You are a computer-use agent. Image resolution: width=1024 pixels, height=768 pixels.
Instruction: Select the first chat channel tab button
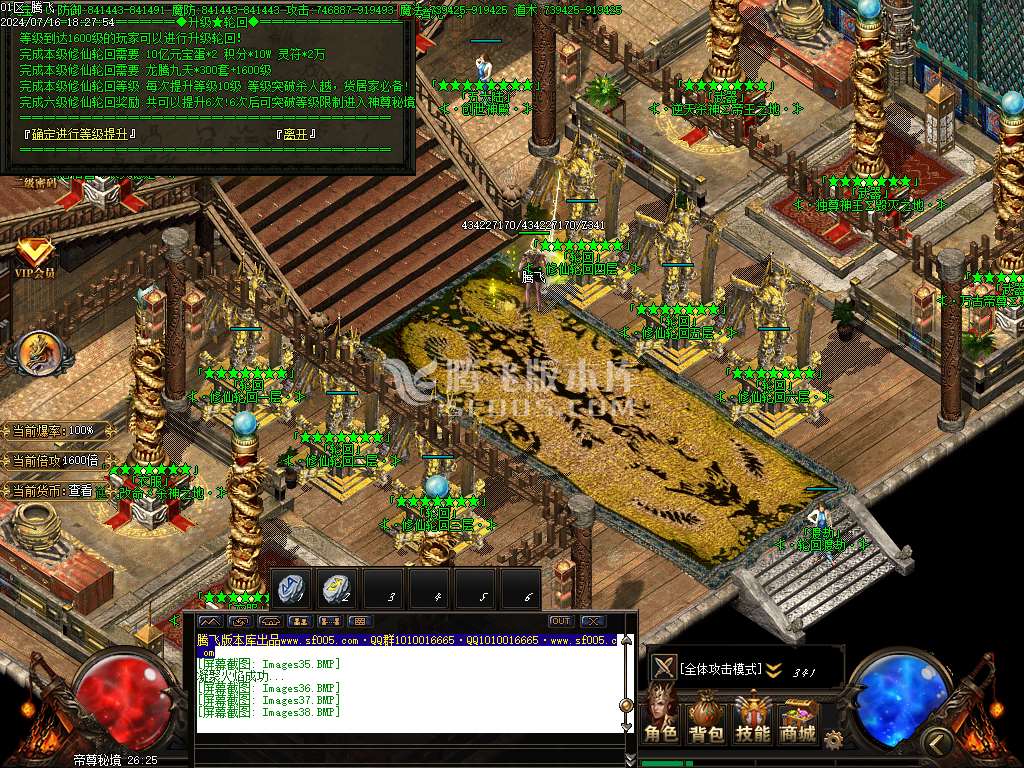(x=210, y=621)
